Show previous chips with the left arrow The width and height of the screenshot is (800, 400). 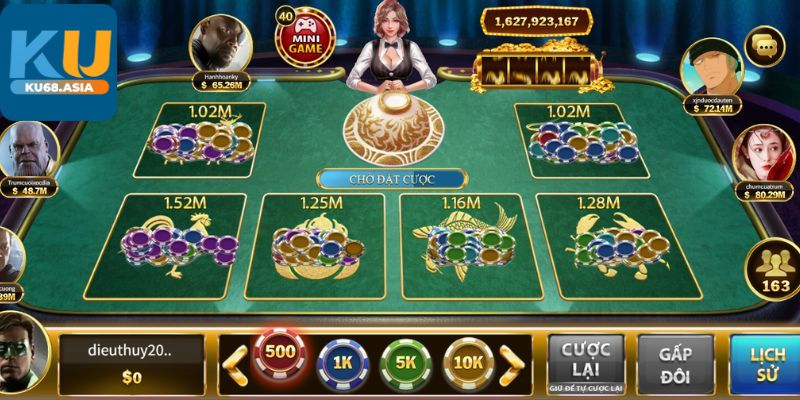(x=236, y=362)
